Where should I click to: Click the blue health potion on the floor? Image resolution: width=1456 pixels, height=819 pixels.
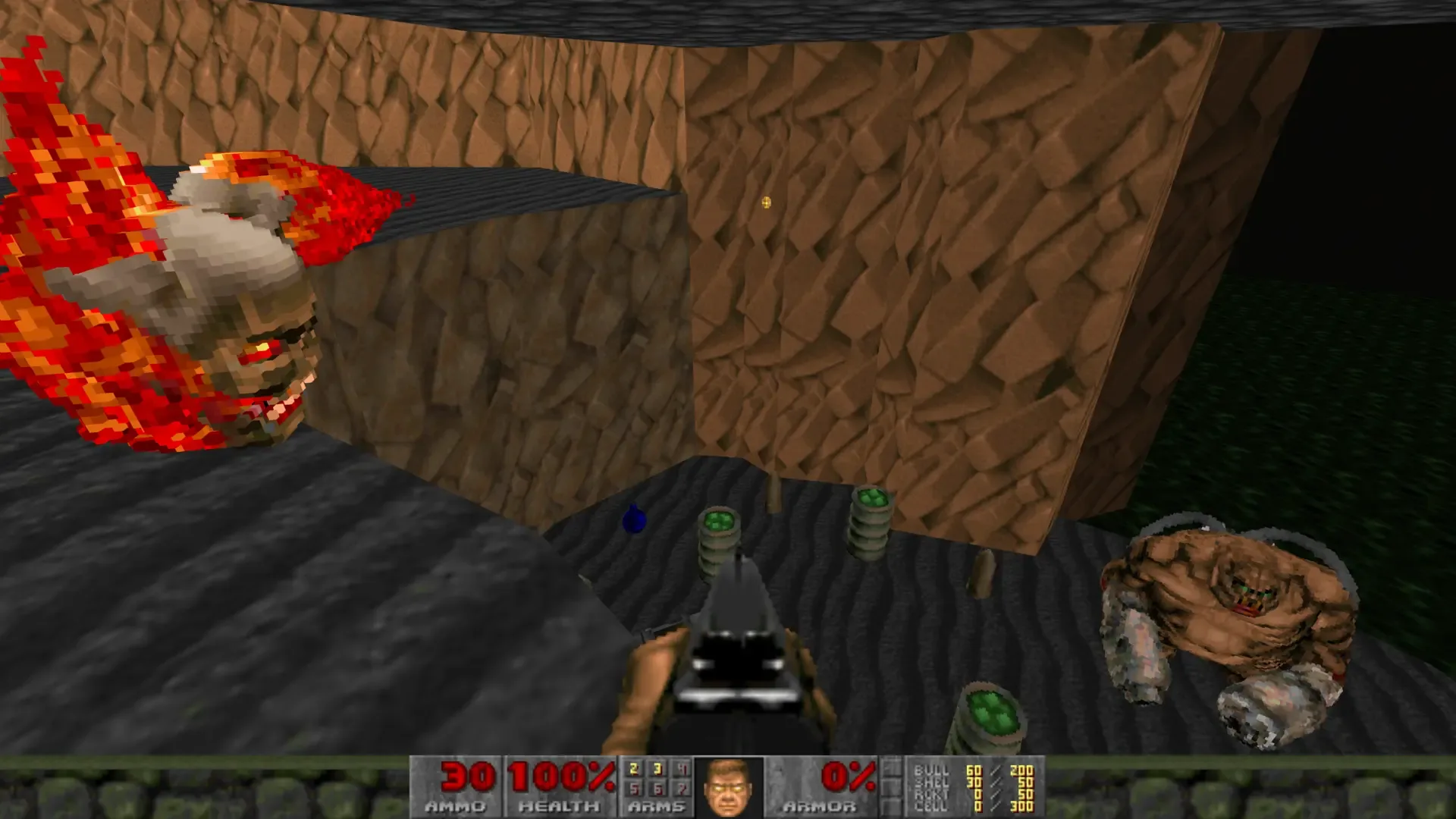[x=635, y=520]
